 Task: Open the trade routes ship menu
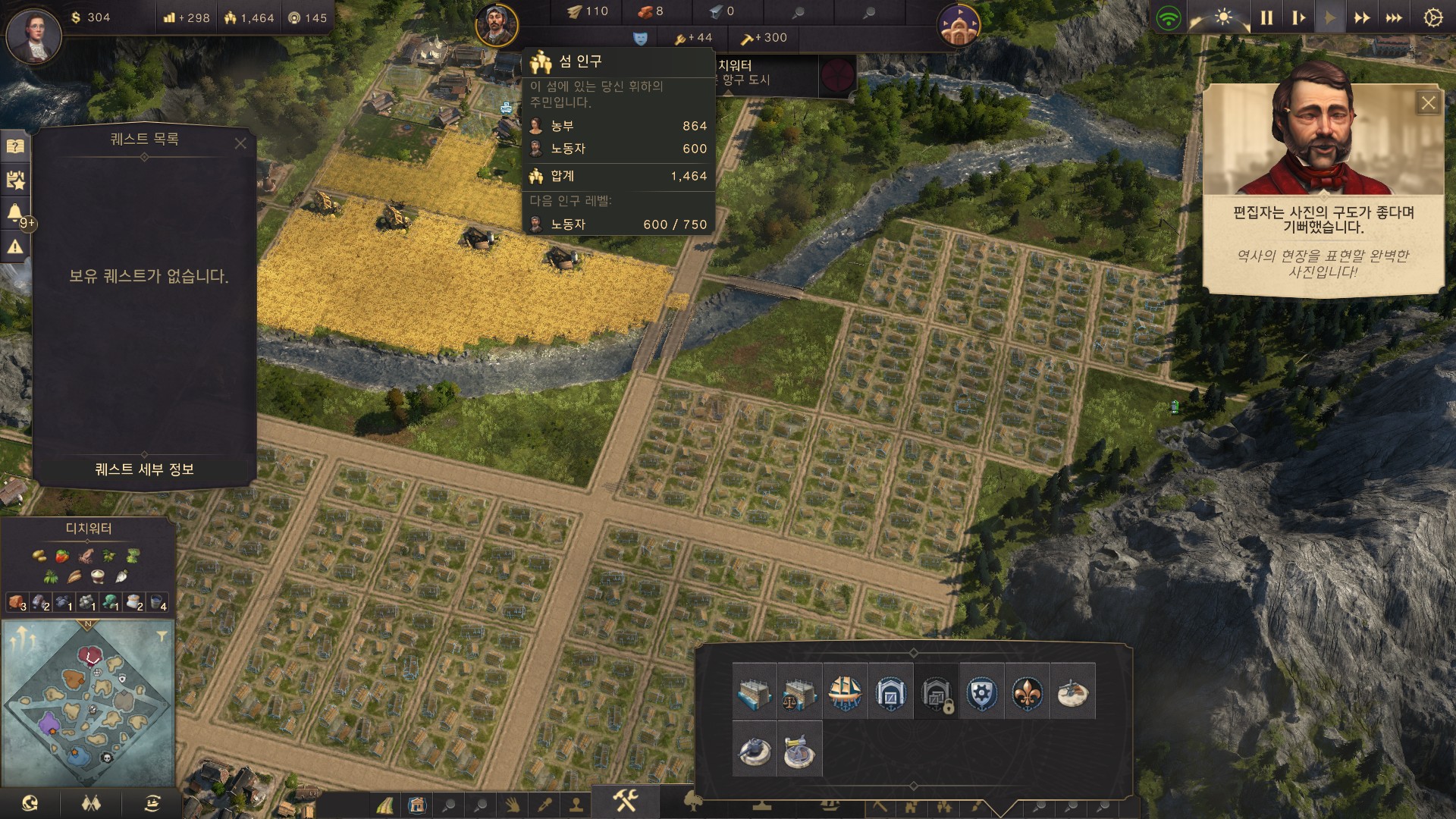(152, 803)
